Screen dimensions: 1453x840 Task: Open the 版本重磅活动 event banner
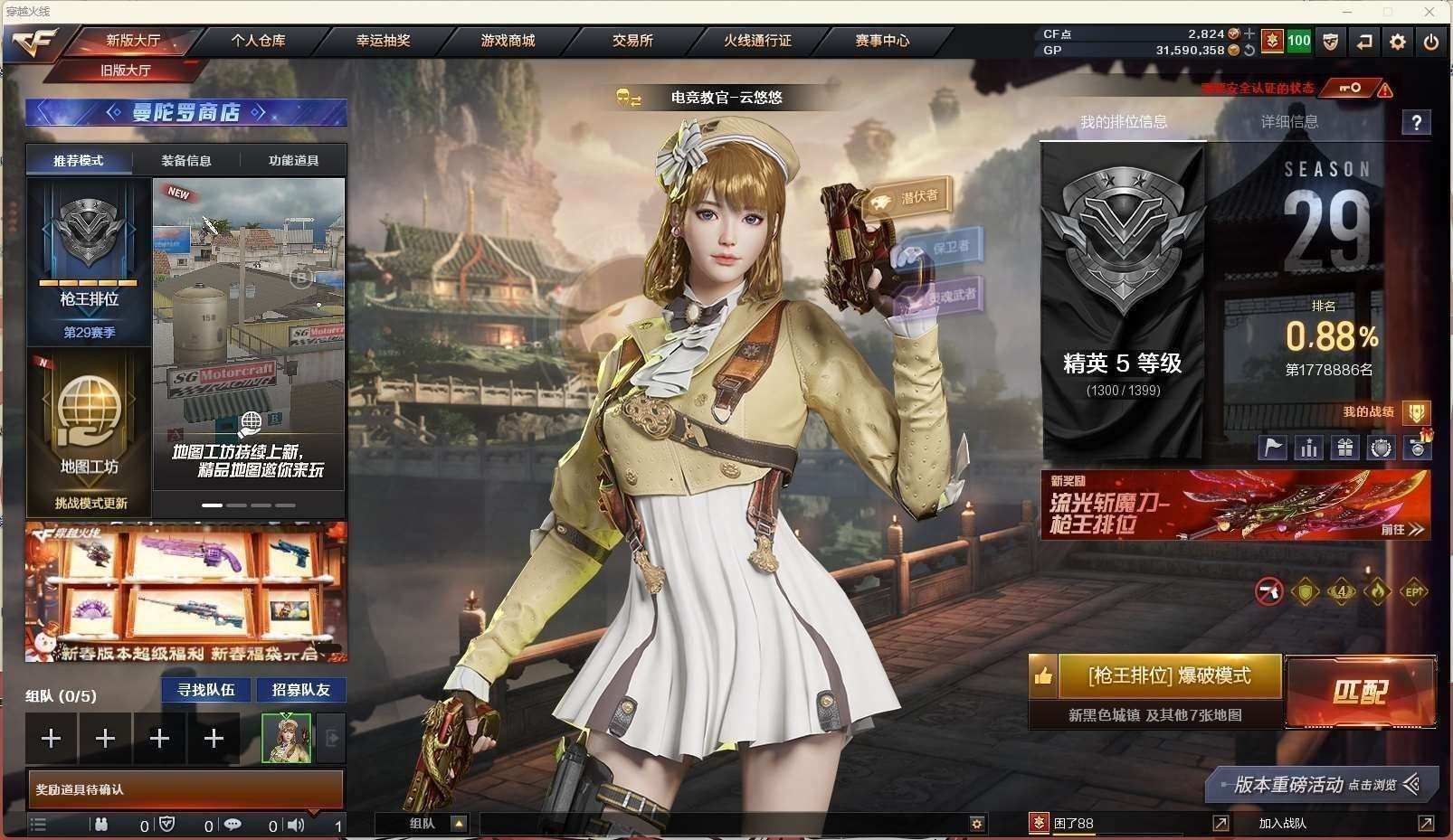[x=1321, y=785]
